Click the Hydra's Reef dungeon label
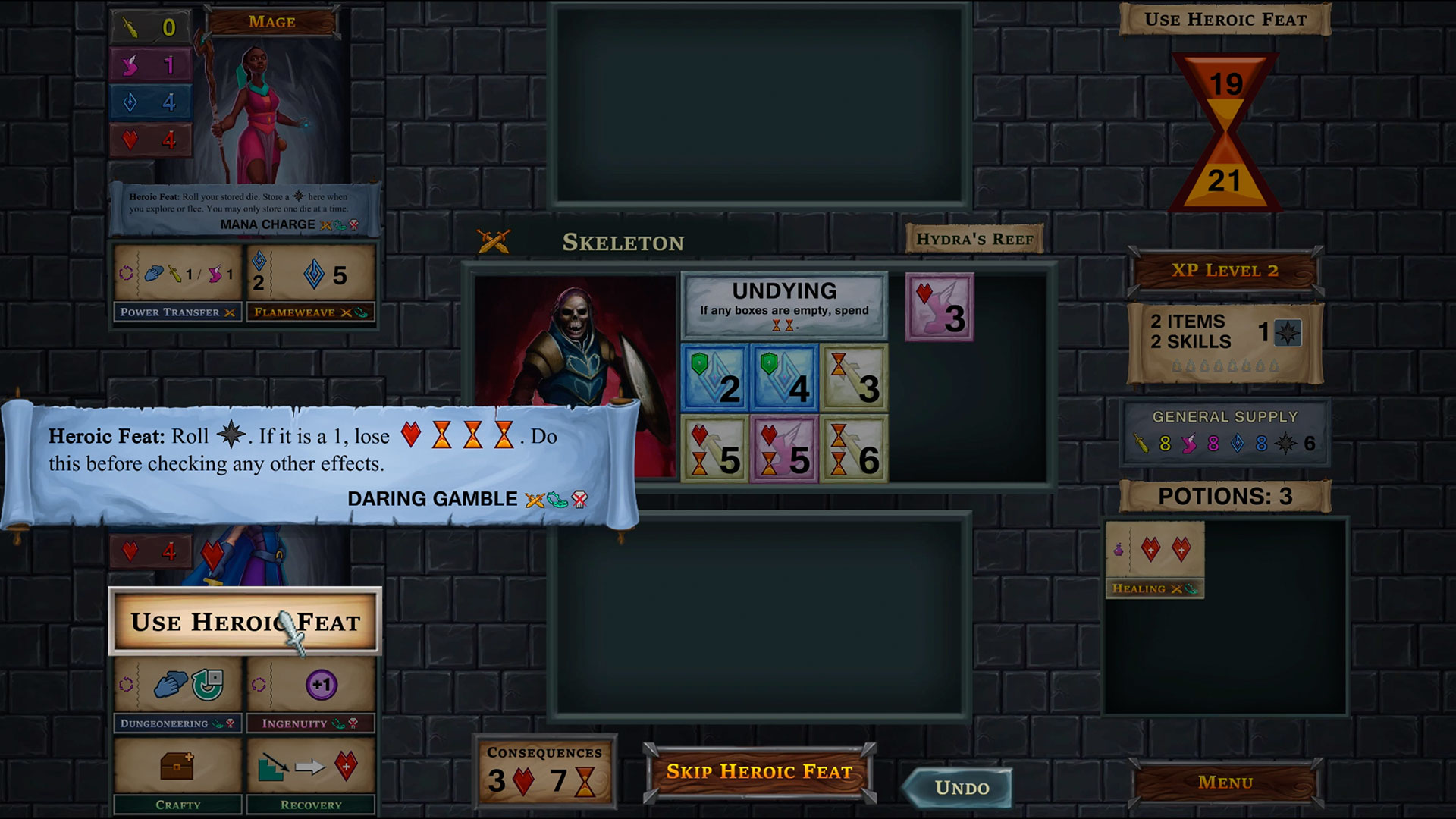 pyautogui.click(x=975, y=238)
